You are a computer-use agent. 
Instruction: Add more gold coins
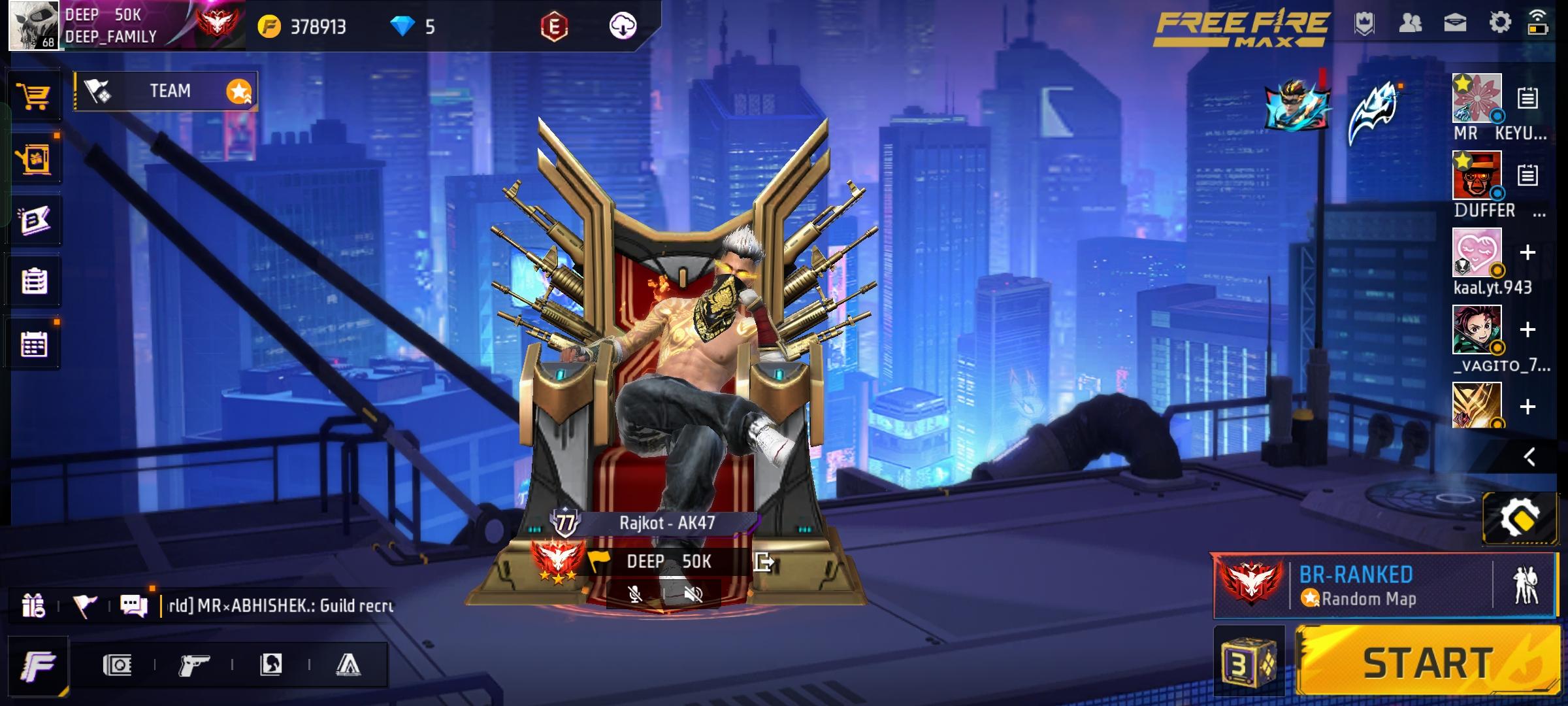269,27
